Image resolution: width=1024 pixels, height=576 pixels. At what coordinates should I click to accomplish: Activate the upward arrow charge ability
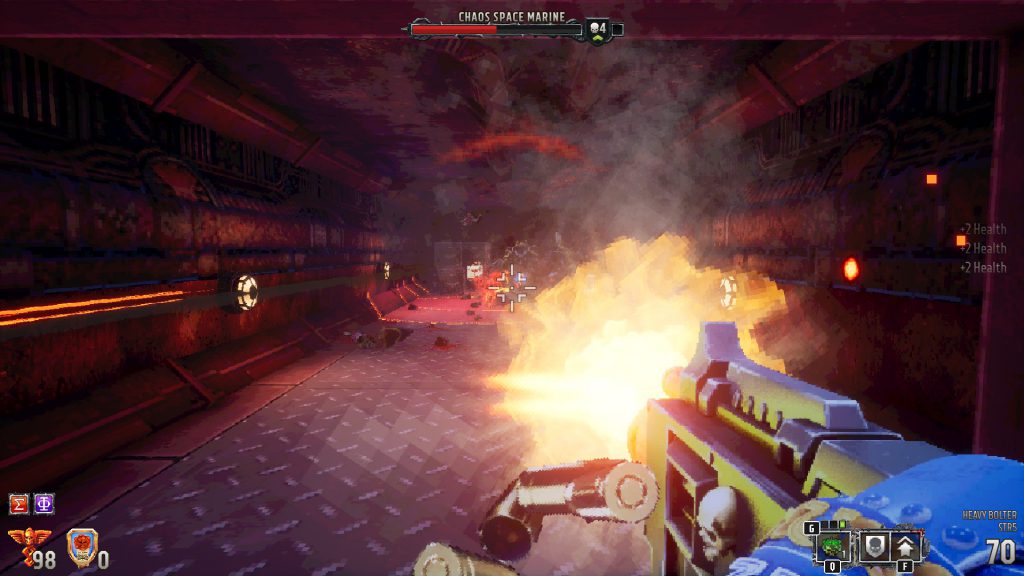tap(906, 547)
